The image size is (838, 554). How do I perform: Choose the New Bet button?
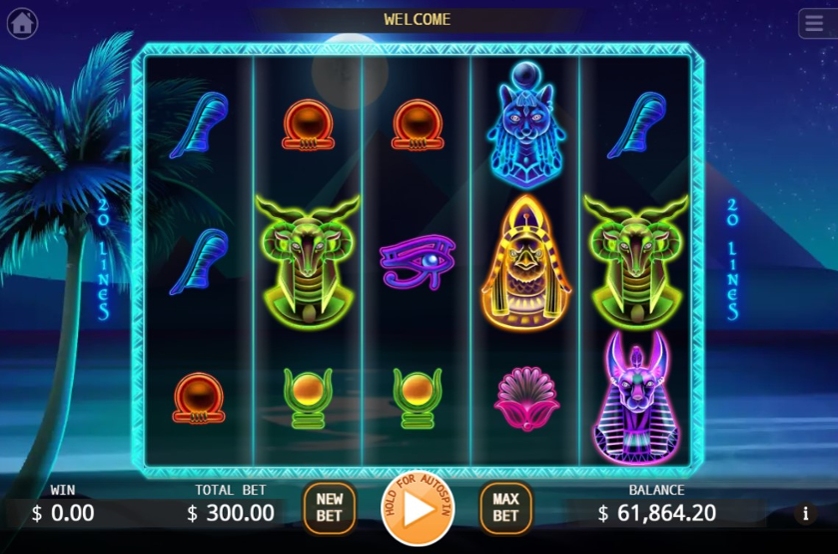coord(329,508)
